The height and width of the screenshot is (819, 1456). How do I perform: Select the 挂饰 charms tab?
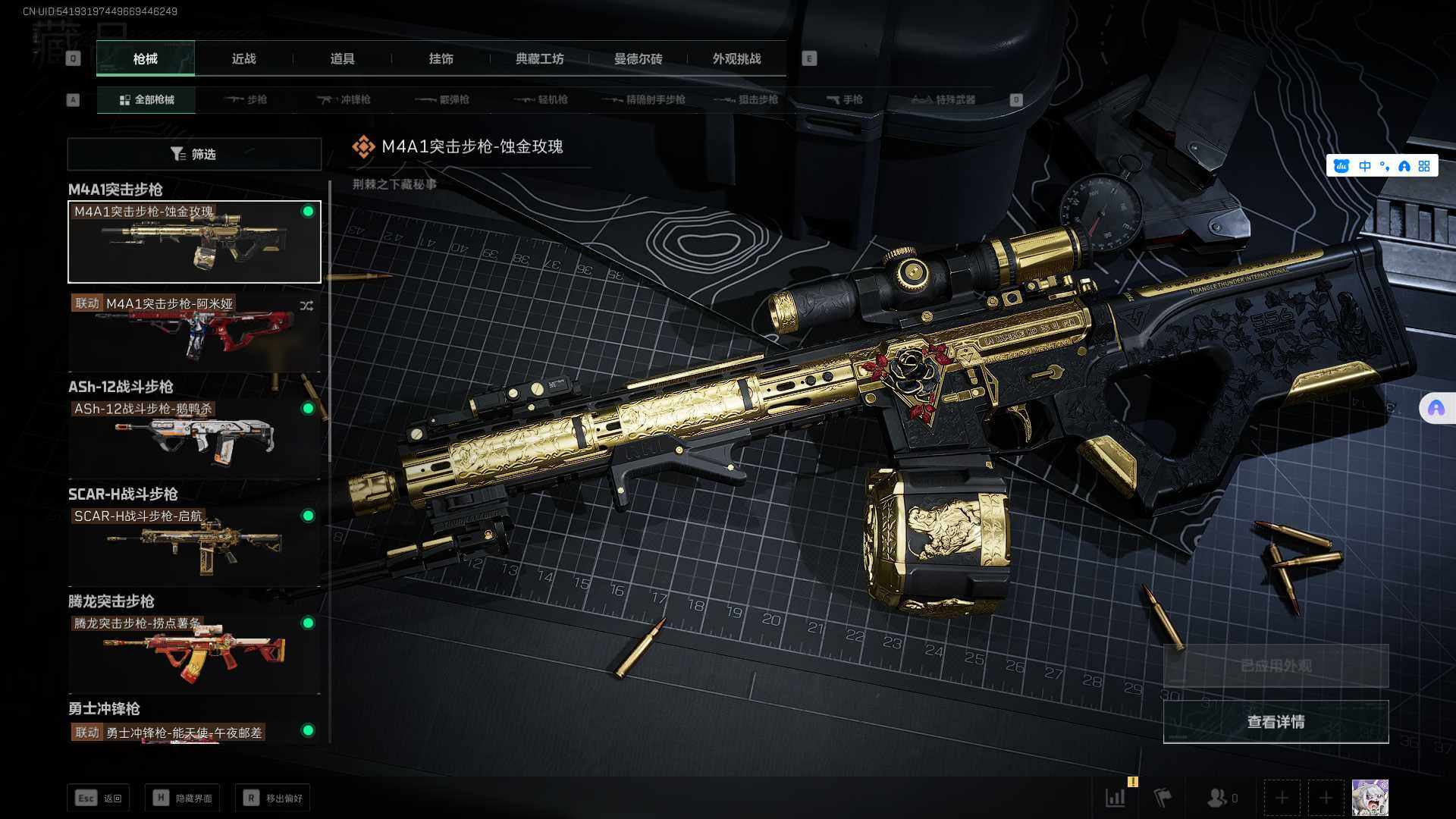[441, 58]
